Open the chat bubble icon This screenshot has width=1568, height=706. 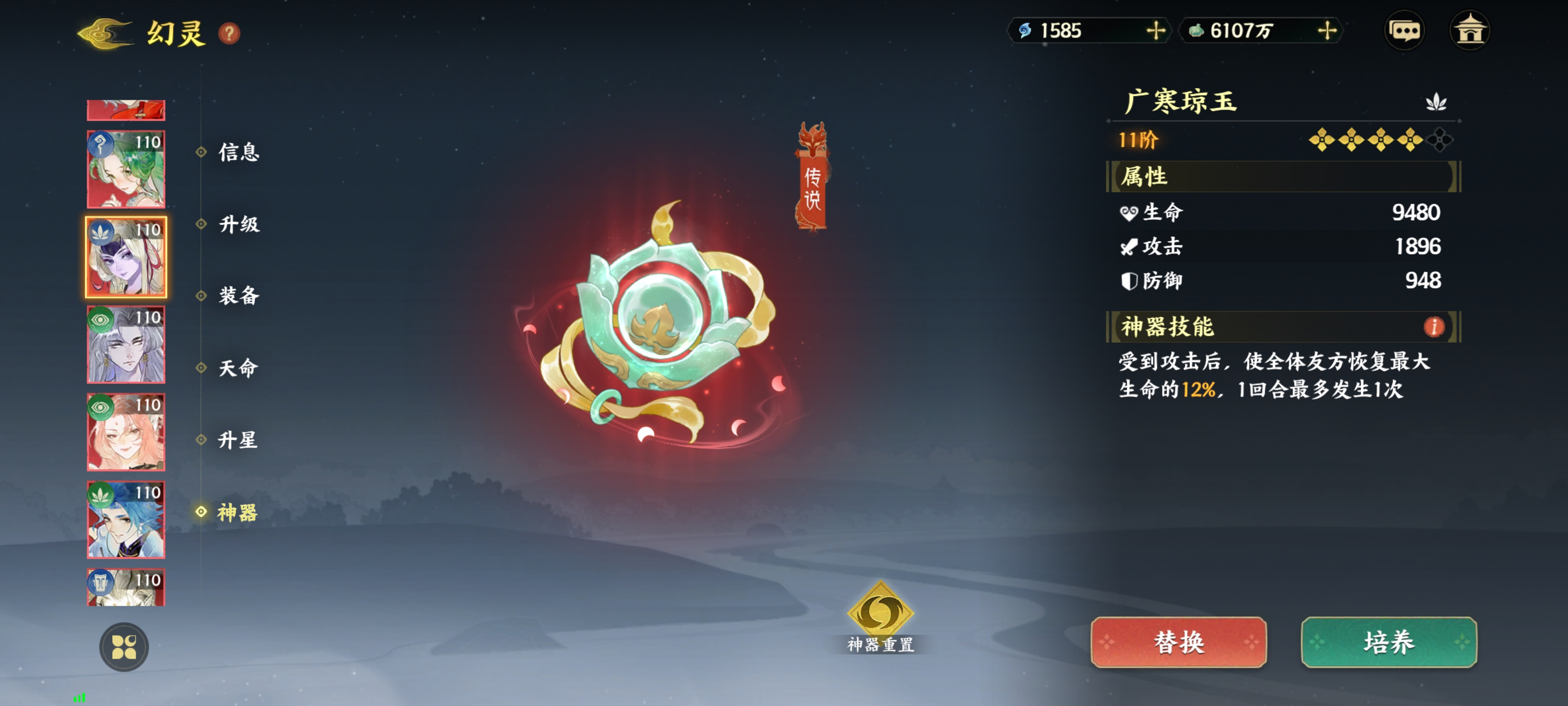[x=1404, y=30]
